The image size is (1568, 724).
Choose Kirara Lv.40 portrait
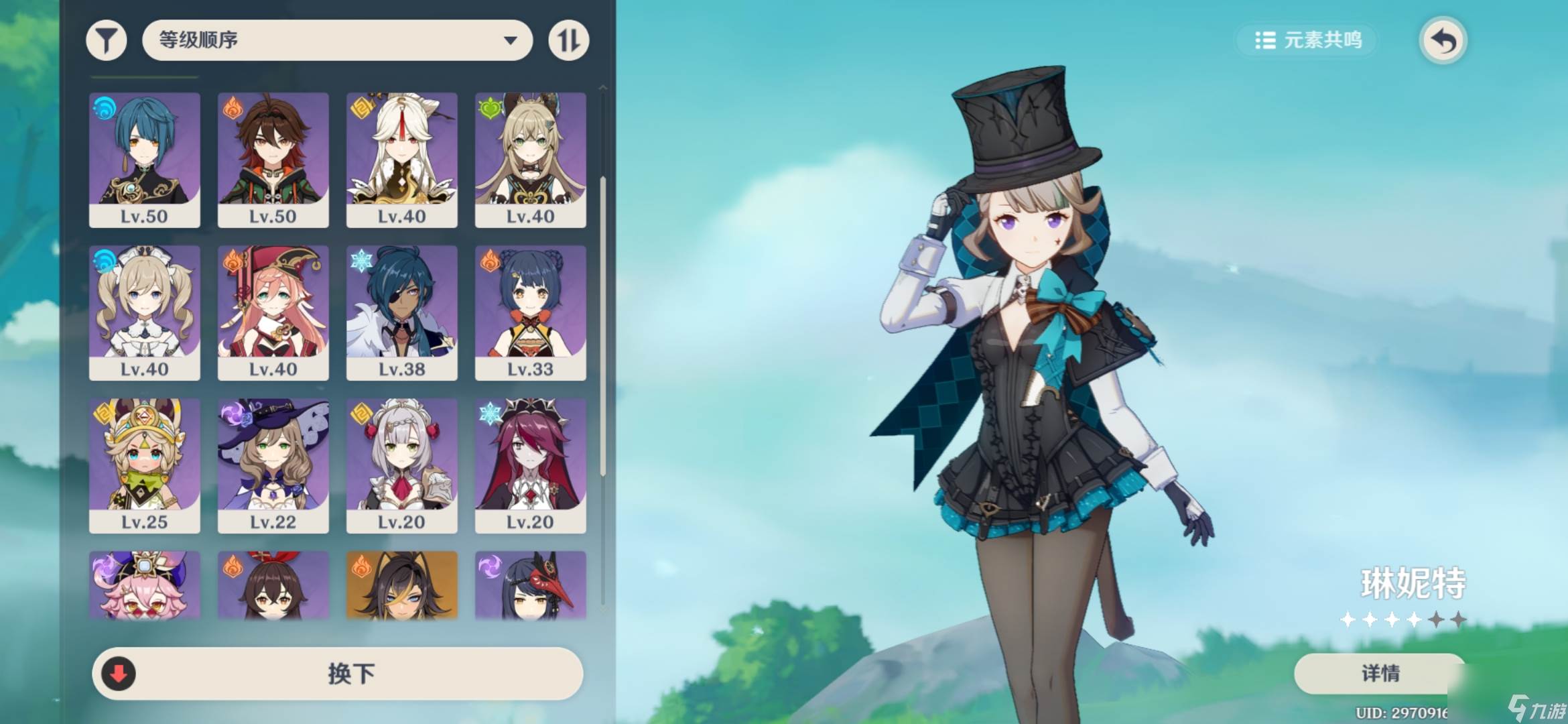[x=530, y=160]
